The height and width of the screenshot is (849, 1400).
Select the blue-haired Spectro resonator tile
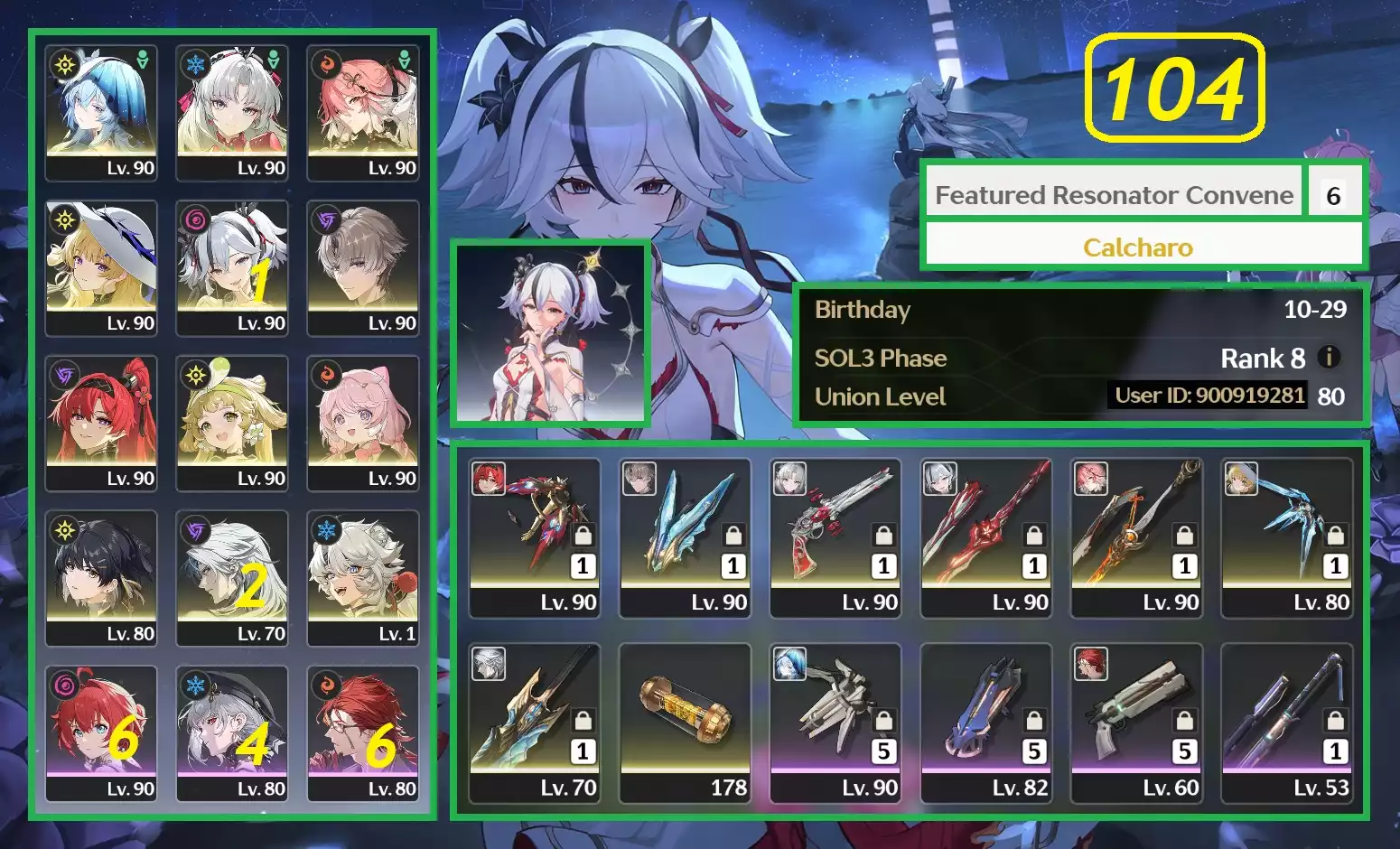coord(101,113)
